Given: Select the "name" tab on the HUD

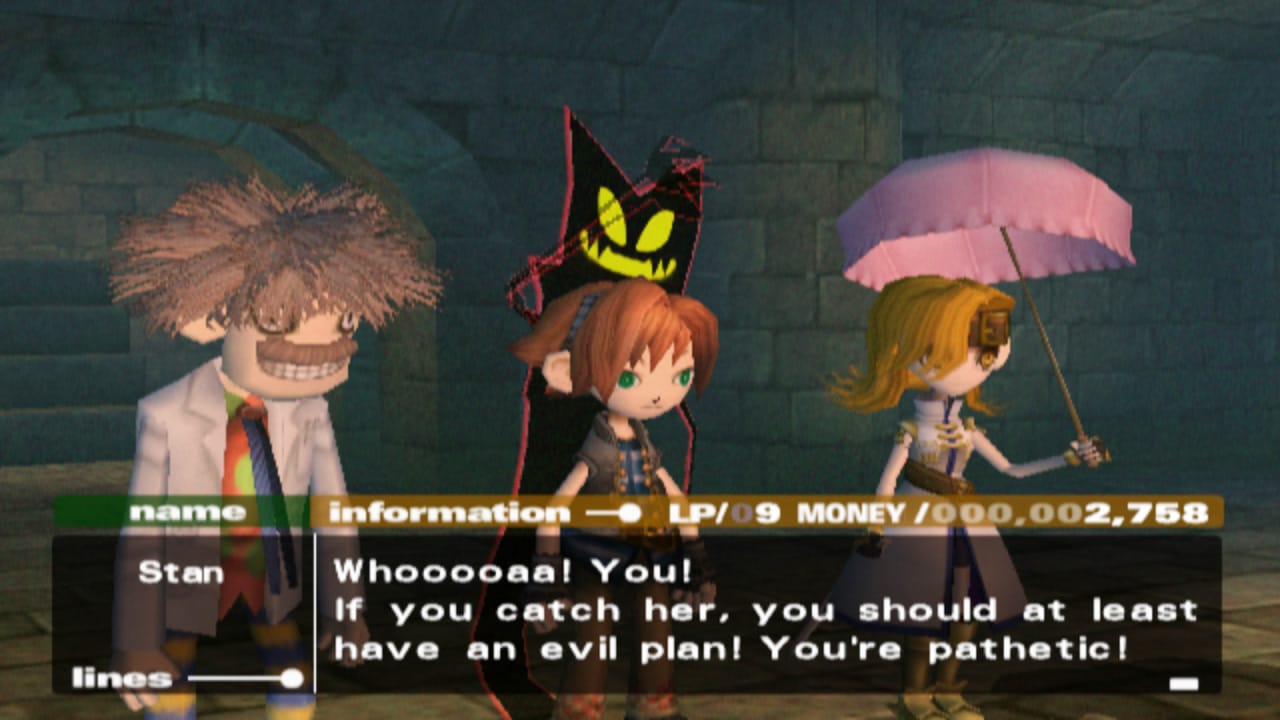Looking at the screenshot, I should click(x=190, y=513).
